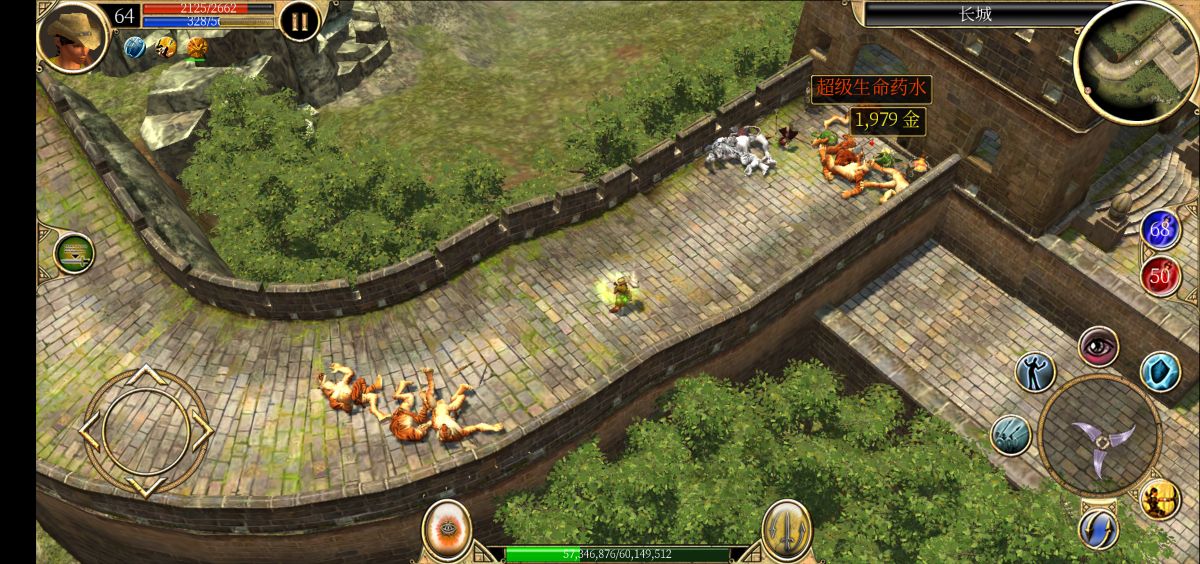Image resolution: width=1200 pixels, height=564 pixels.
Task: Use the blue mana potion
Action: point(1160,230)
